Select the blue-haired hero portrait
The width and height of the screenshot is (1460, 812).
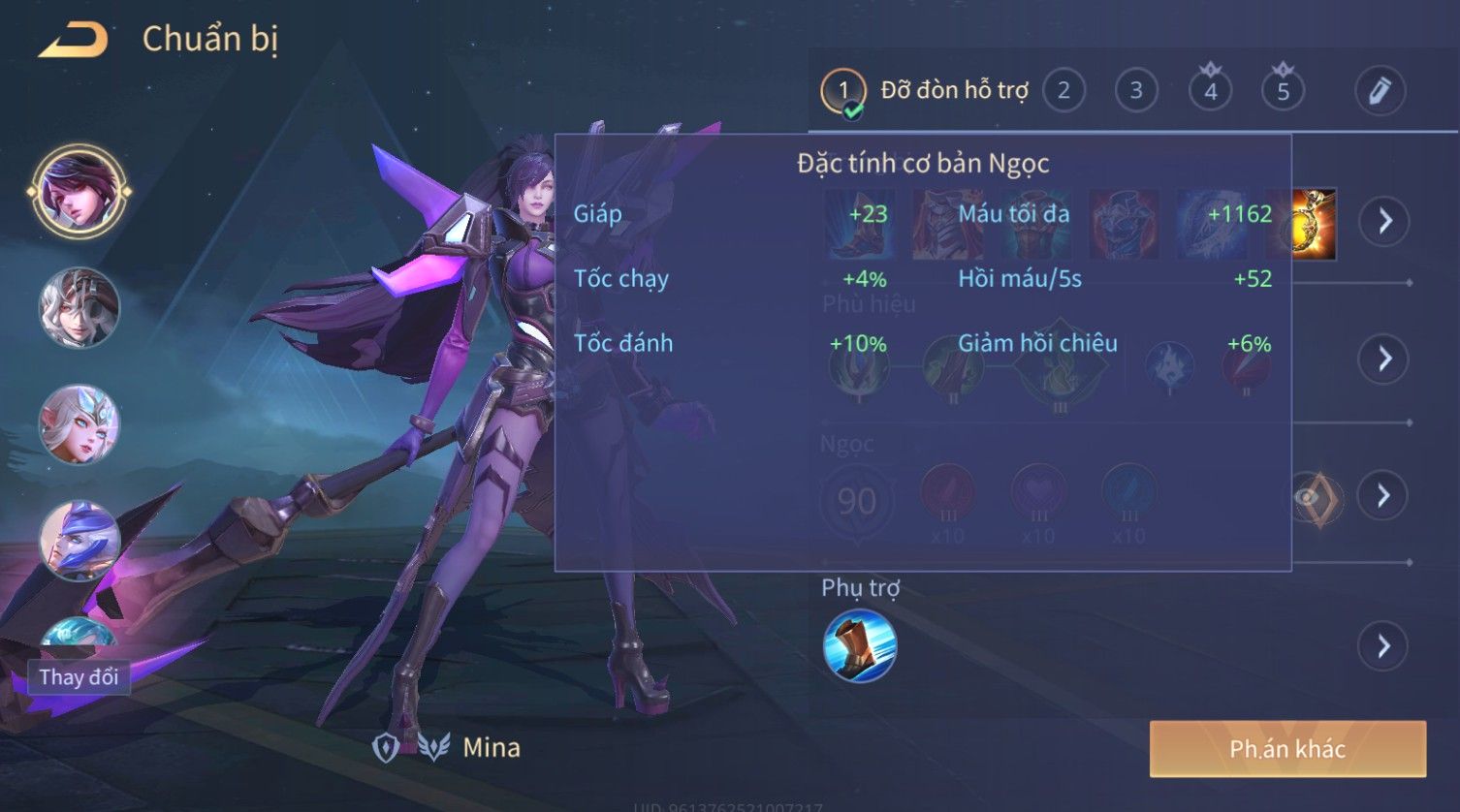click(x=79, y=541)
